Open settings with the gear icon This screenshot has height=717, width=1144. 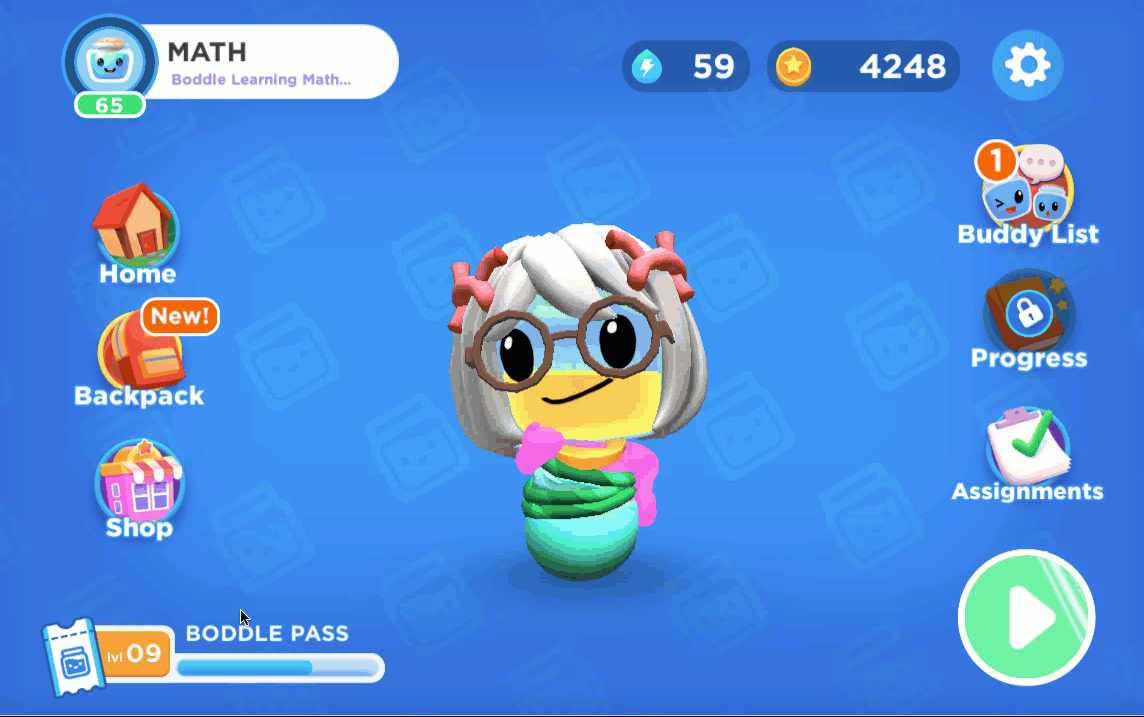coord(1027,66)
